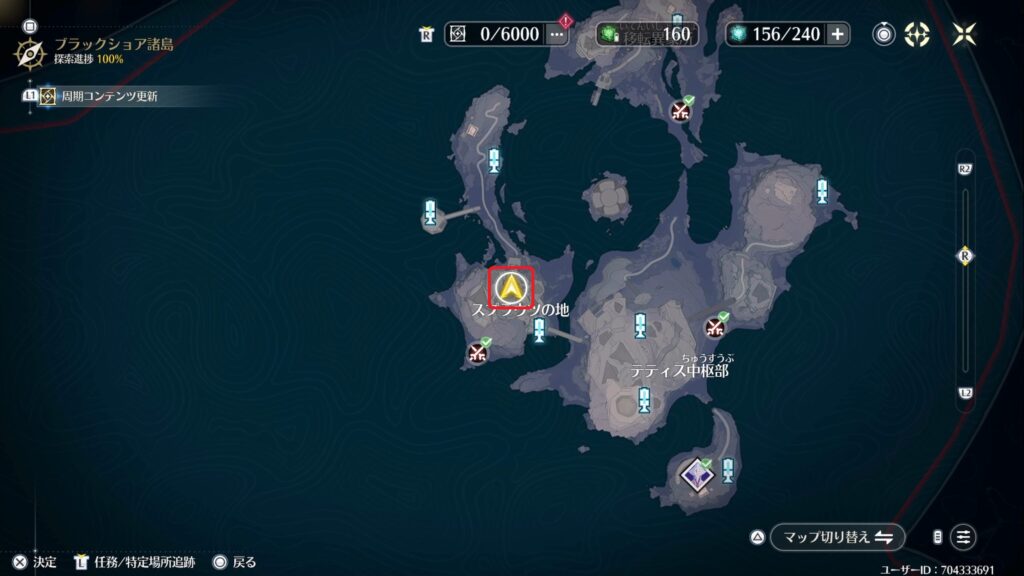Choose the teleport beacon on the small western islet
The image size is (1024, 576).
(x=431, y=213)
